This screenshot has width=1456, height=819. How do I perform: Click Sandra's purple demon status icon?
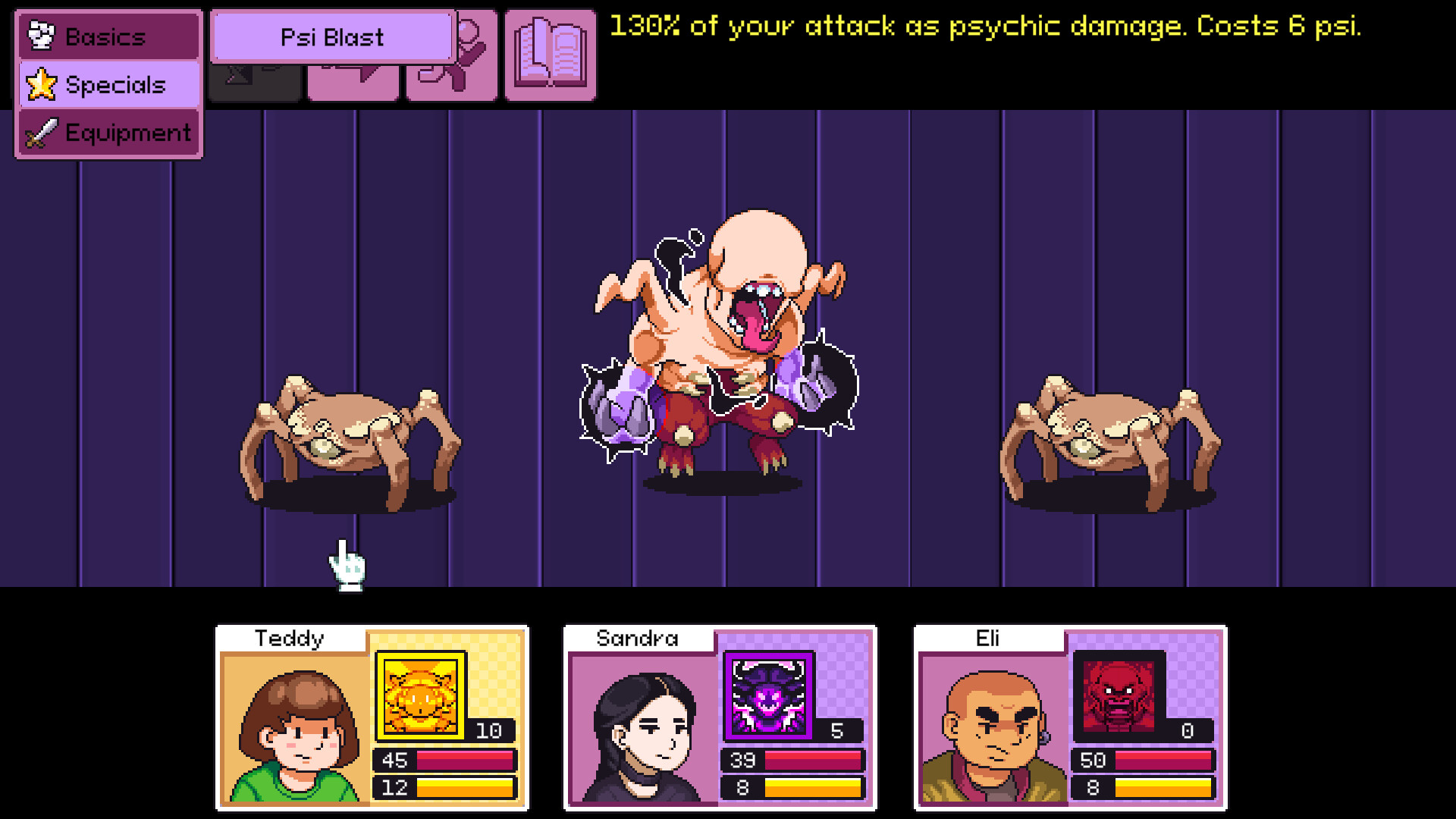[x=768, y=696]
